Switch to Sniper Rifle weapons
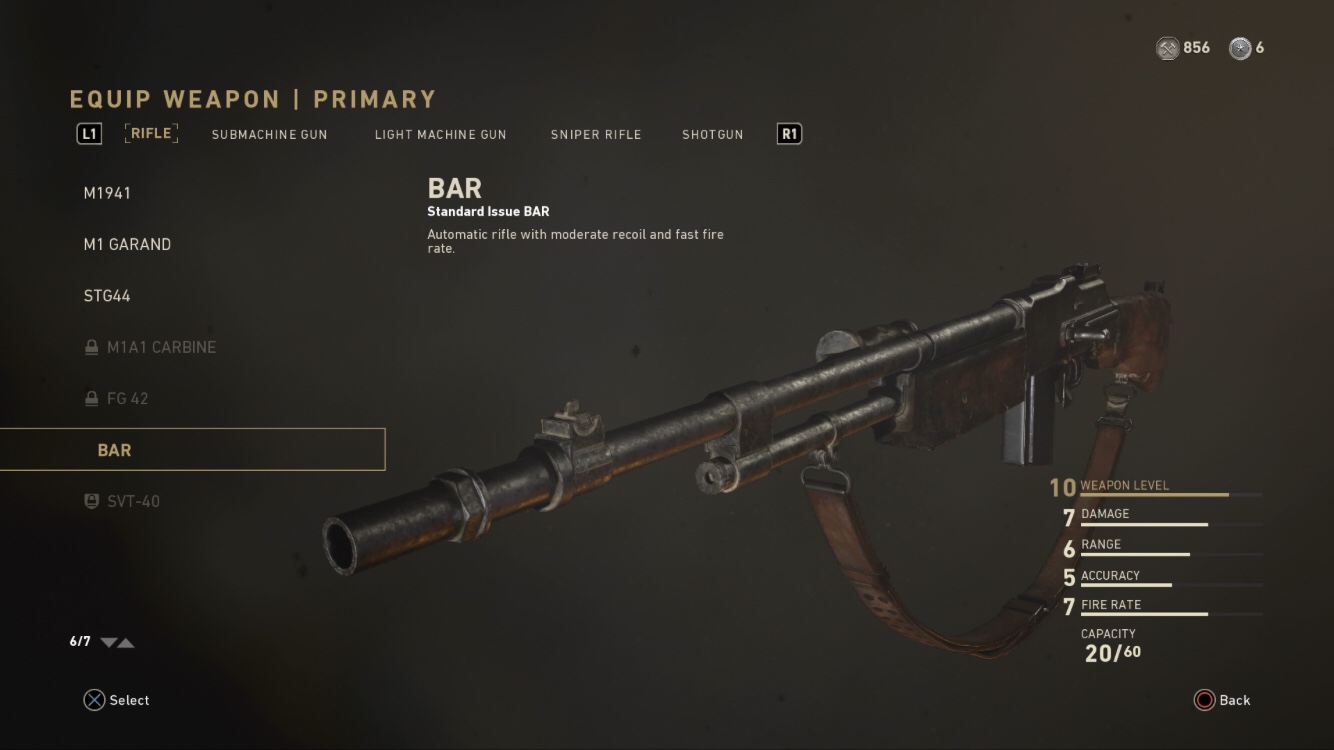The image size is (1334, 750). (x=596, y=134)
